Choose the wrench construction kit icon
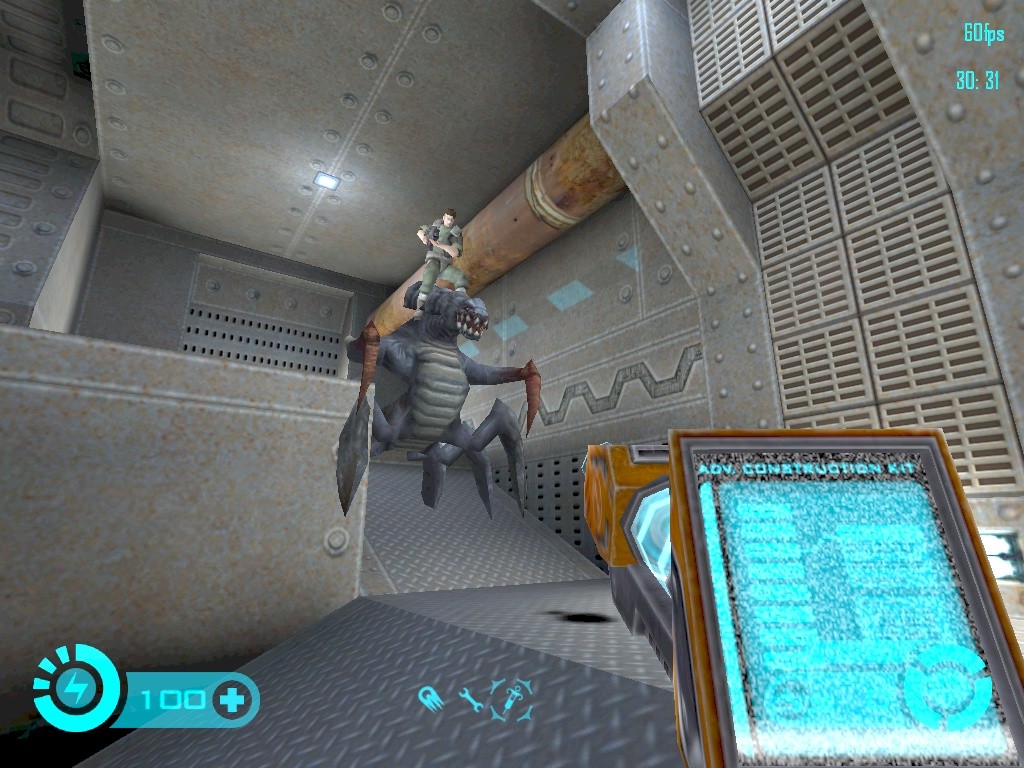The image size is (1024, 768). click(470, 698)
